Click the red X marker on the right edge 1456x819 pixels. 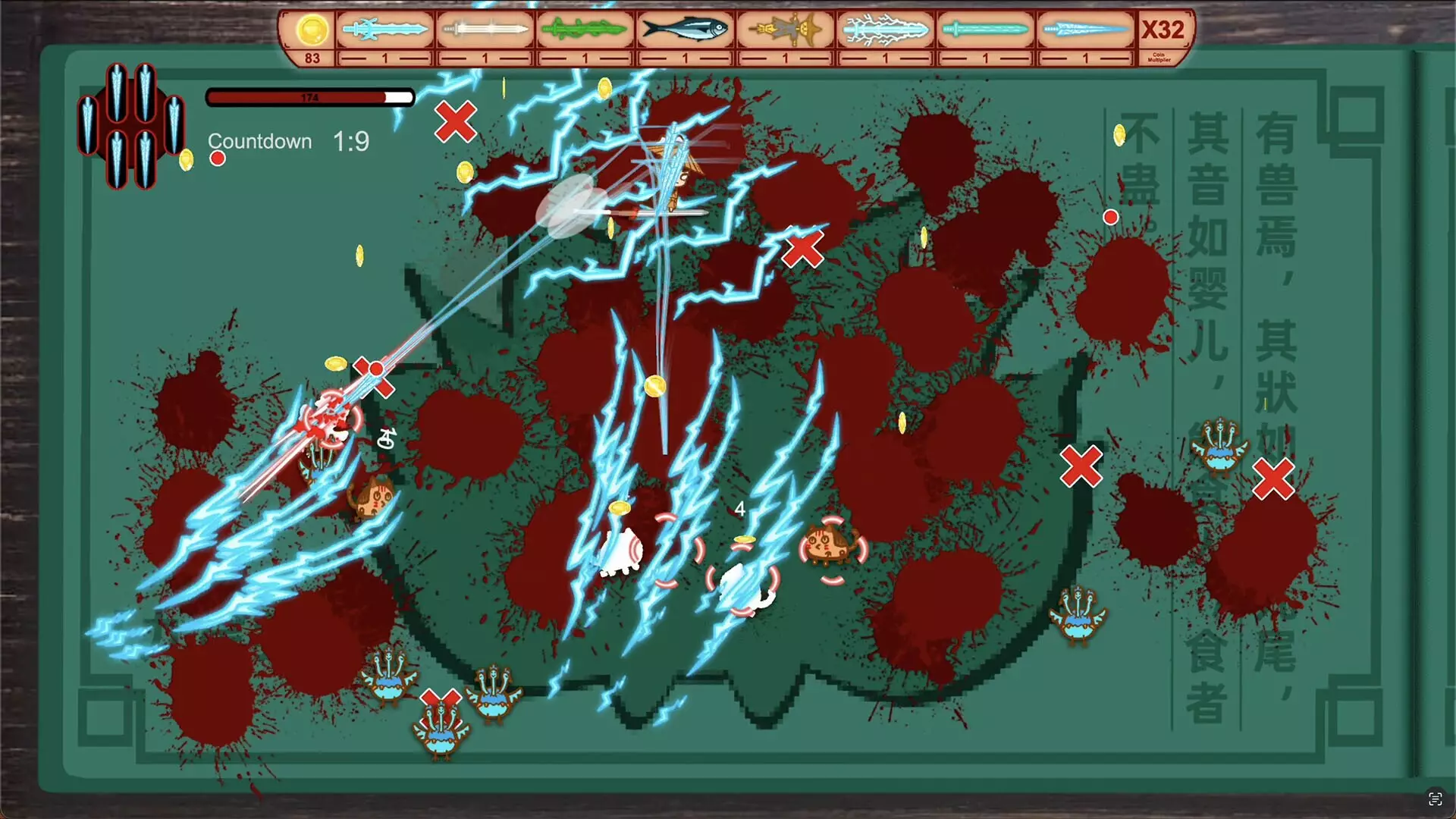1272,479
